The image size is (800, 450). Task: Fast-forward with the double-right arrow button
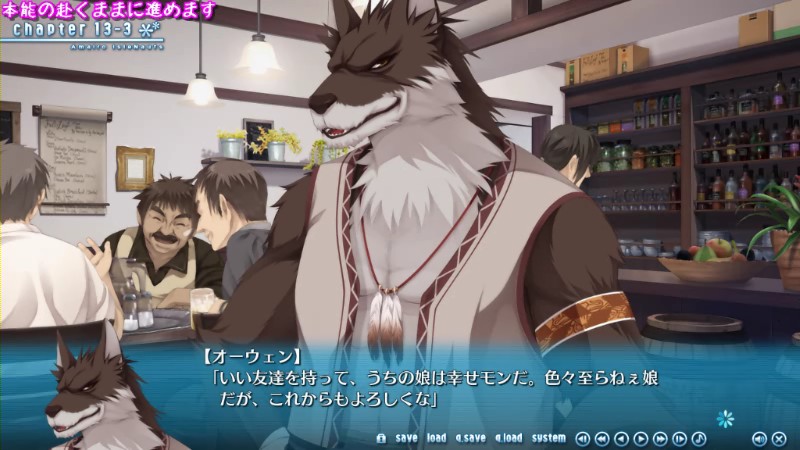point(660,438)
